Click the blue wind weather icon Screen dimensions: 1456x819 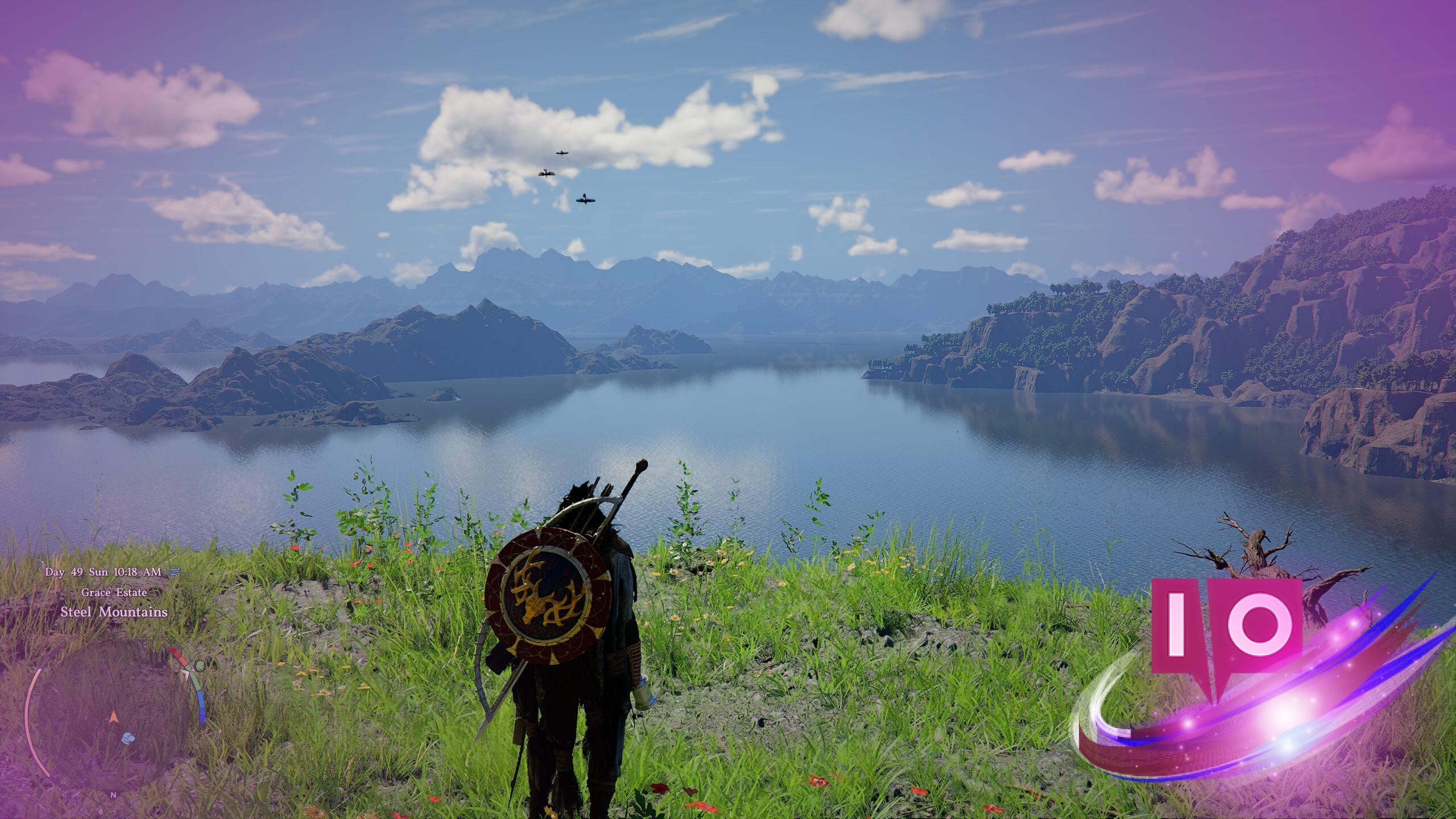point(173,573)
